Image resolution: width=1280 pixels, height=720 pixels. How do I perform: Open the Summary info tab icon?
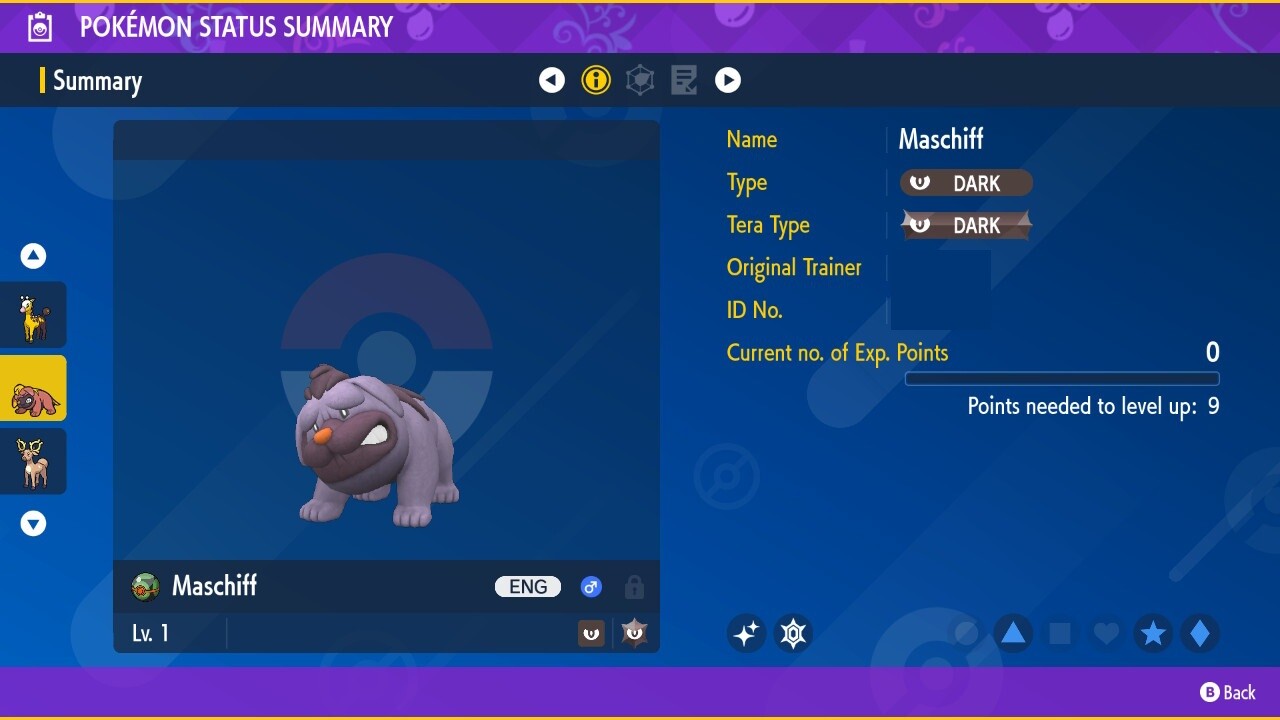tap(596, 80)
